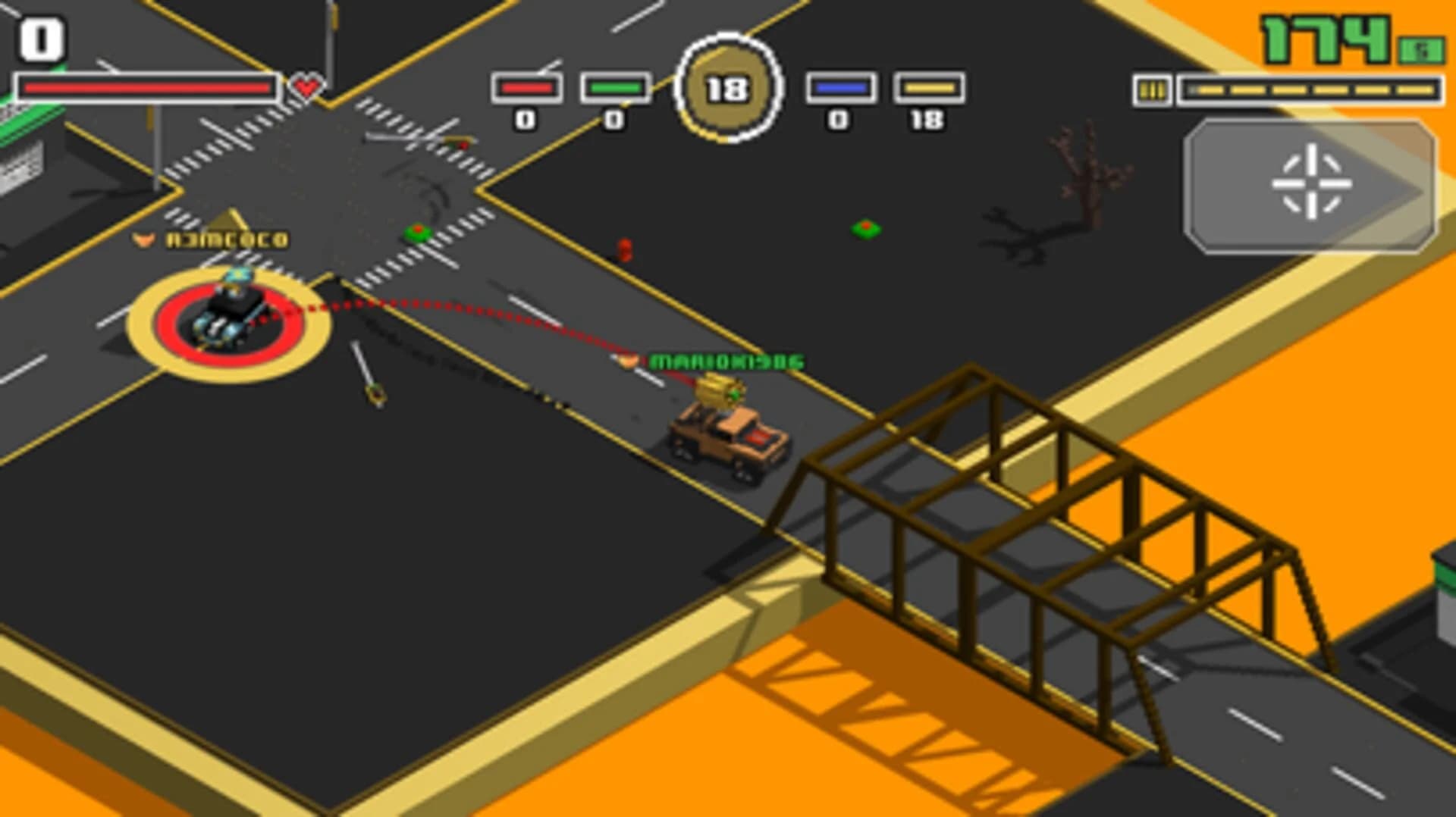This screenshot has width=1456, height=817.
Task: Click the yellow ammo progress bar
Action: [x=1312, y=91]
